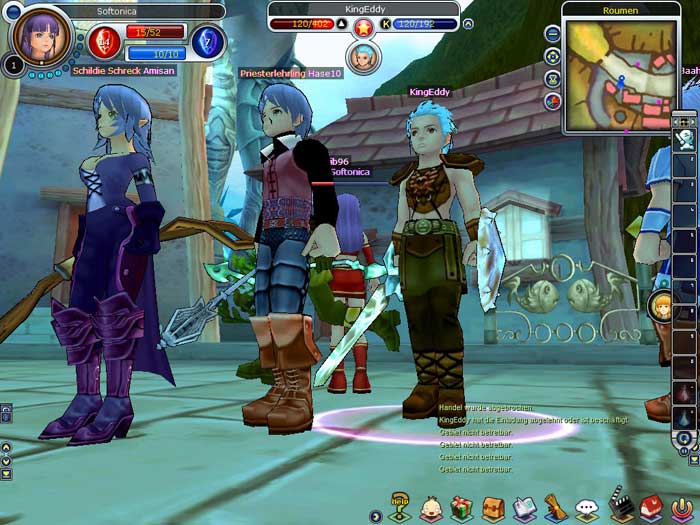
Task: Open the chat speech bubble icon
Action: (587, 509)
